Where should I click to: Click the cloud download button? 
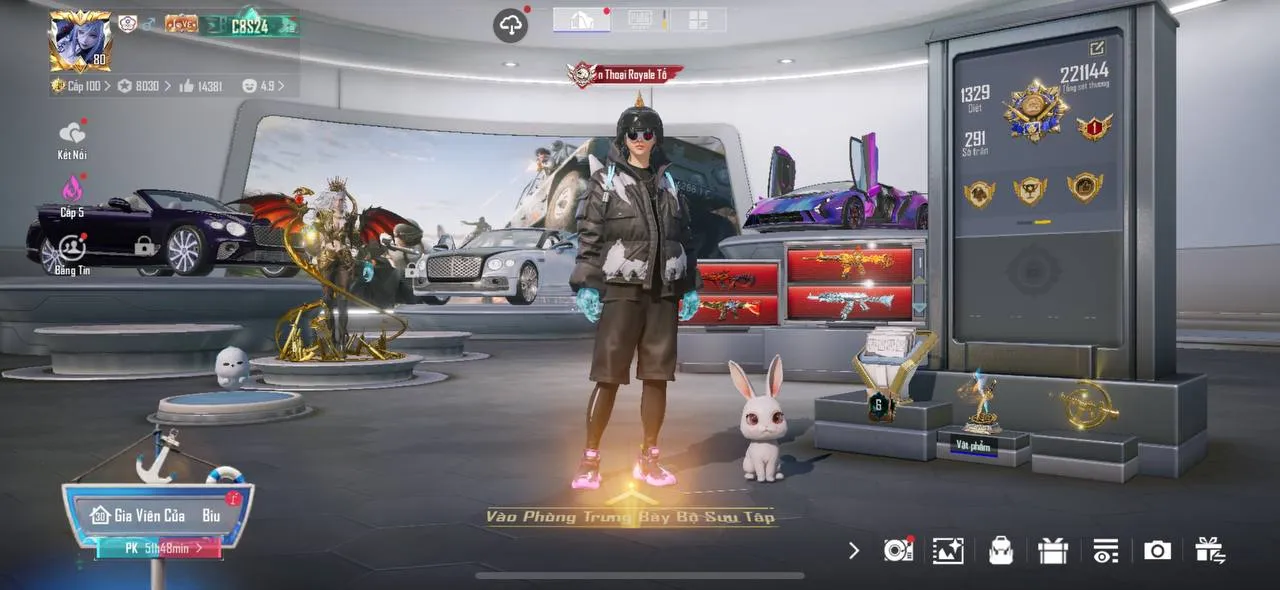[x=510, y=25]
